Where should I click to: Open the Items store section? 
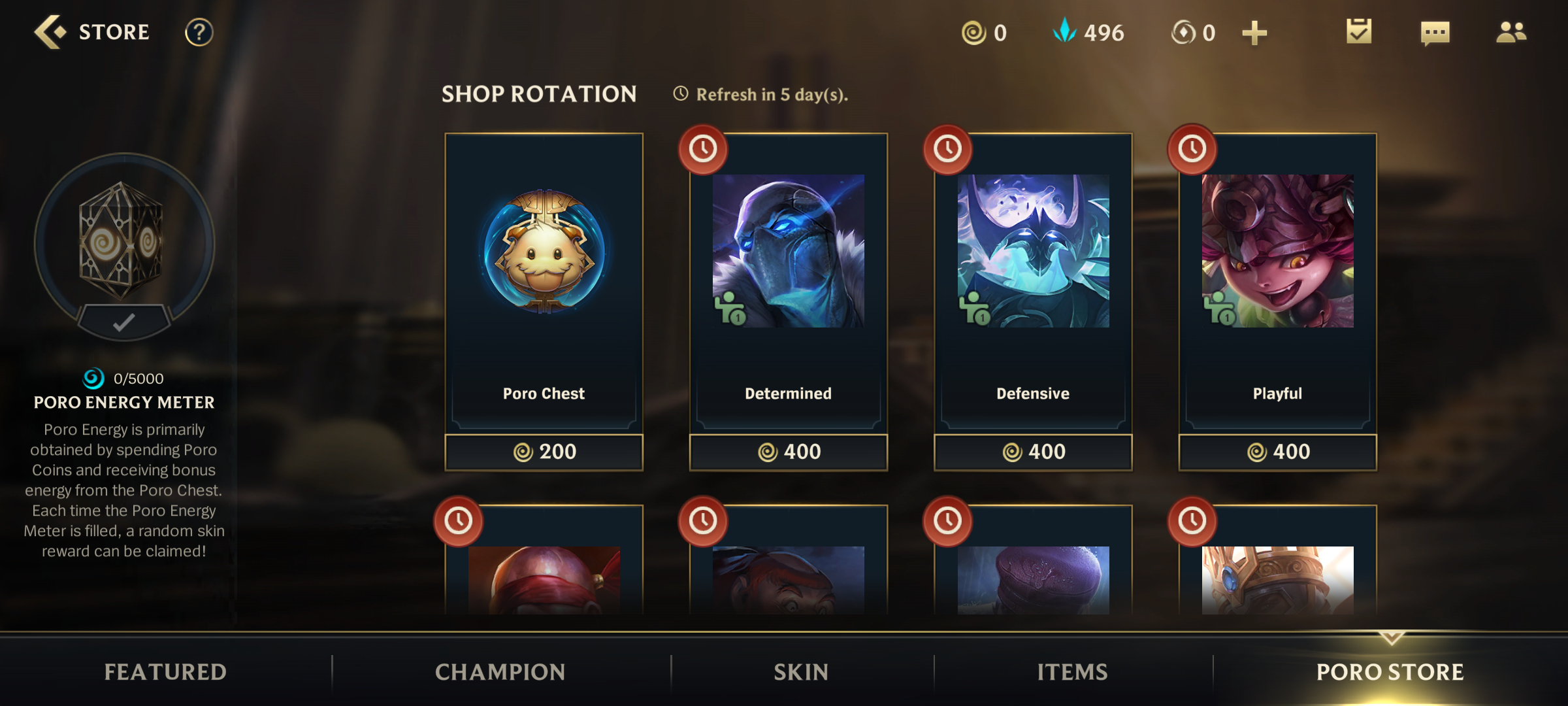pos(1073,671)
